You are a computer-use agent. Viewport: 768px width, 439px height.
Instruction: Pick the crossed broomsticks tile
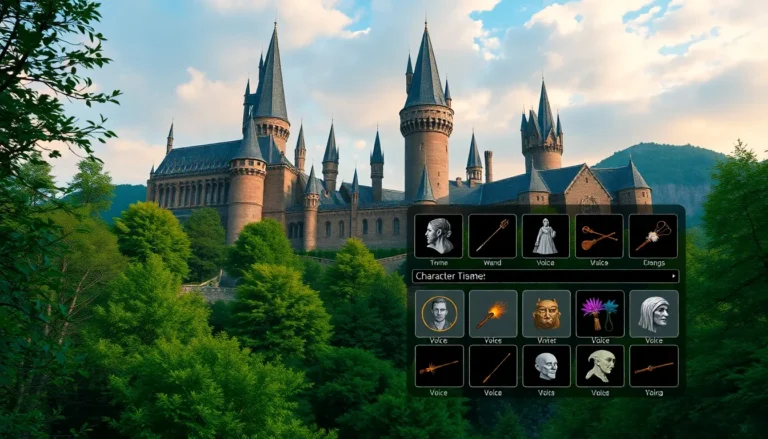pyautogui.click(x=599, y=236)
